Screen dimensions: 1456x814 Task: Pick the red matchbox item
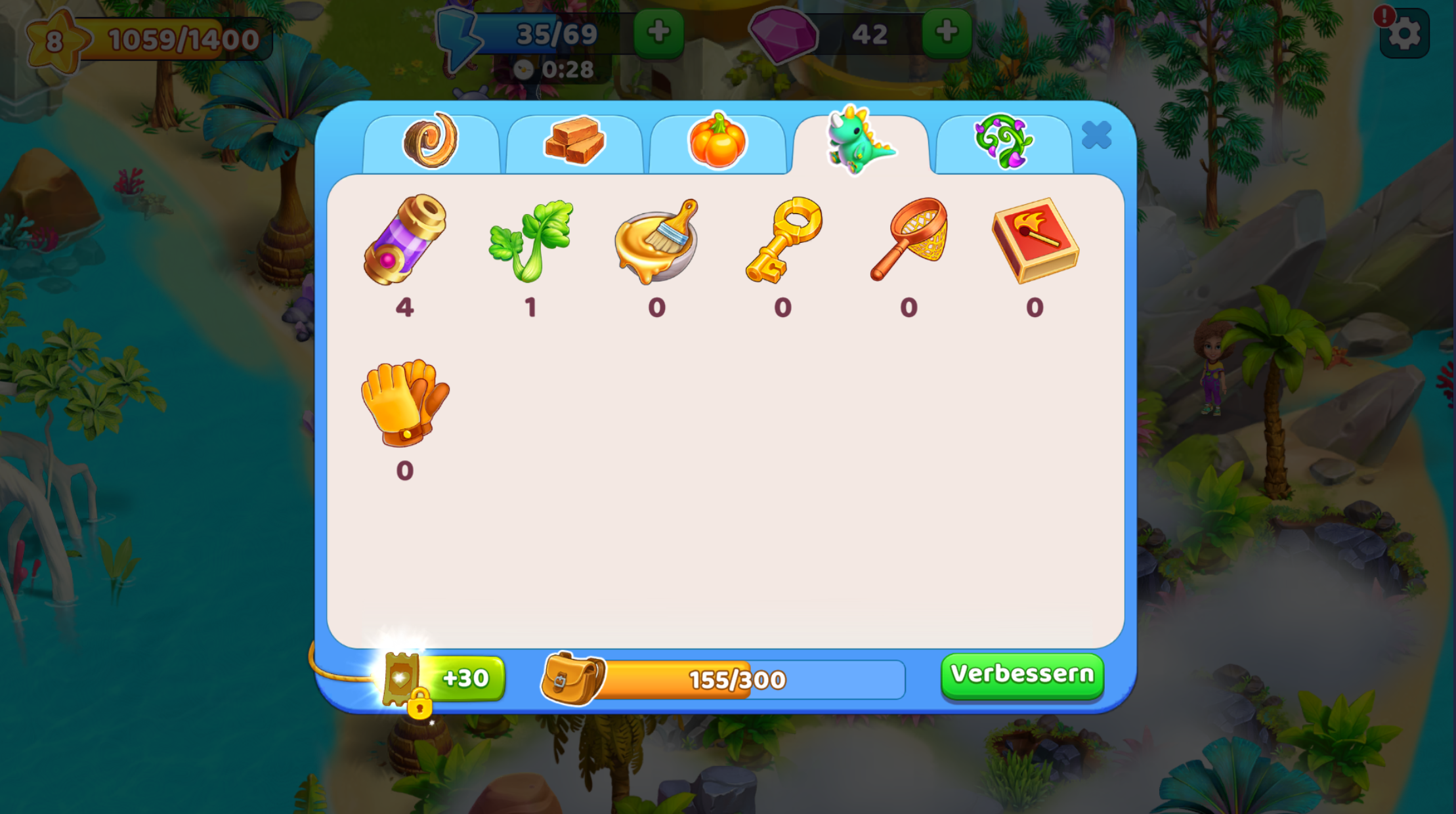(1035, 240)
